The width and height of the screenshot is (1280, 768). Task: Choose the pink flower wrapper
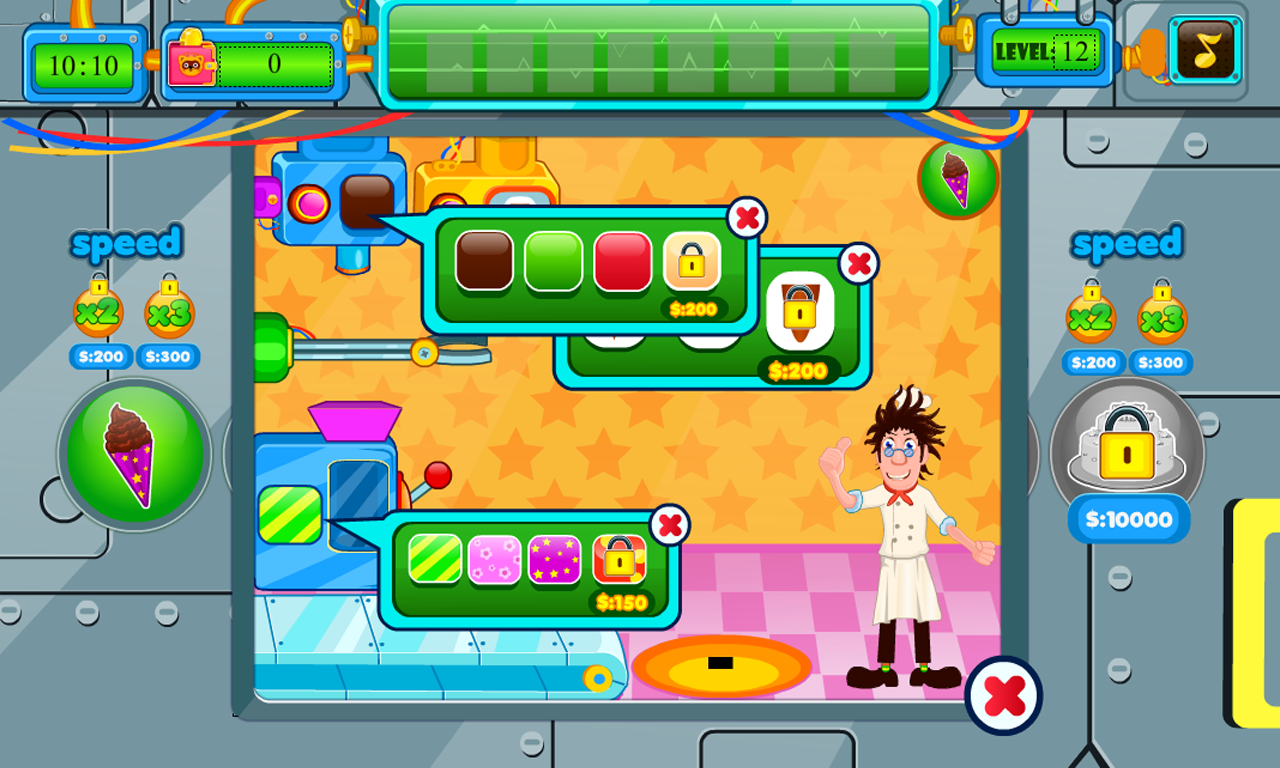(x=495, y=558)
